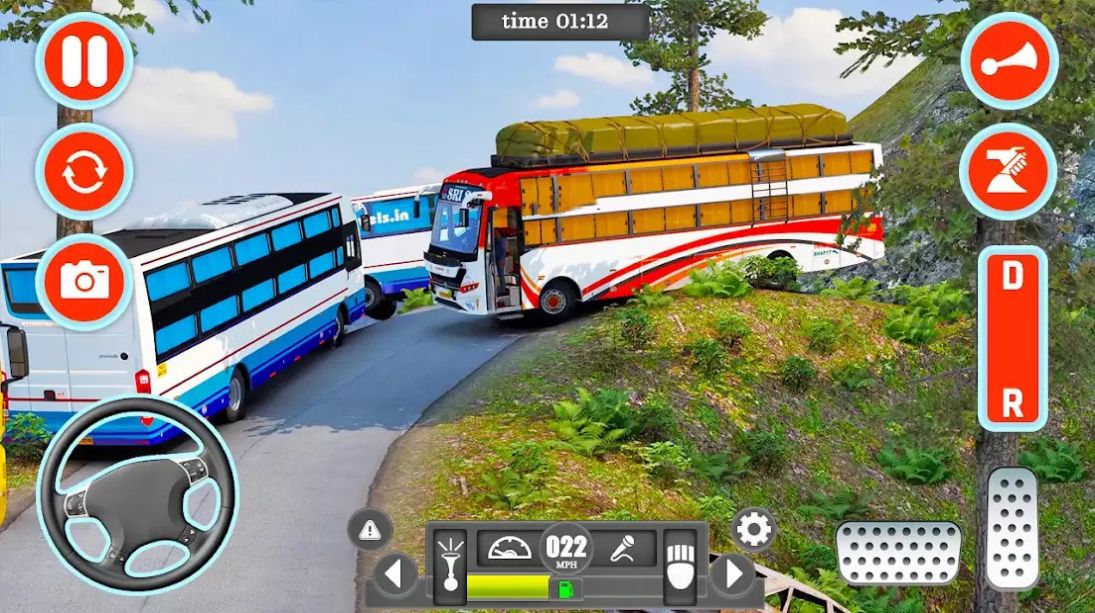Viewport: 1095px width, 613px height.
Task: Honk the horn using the red horn button
Action: (1009, 62)
